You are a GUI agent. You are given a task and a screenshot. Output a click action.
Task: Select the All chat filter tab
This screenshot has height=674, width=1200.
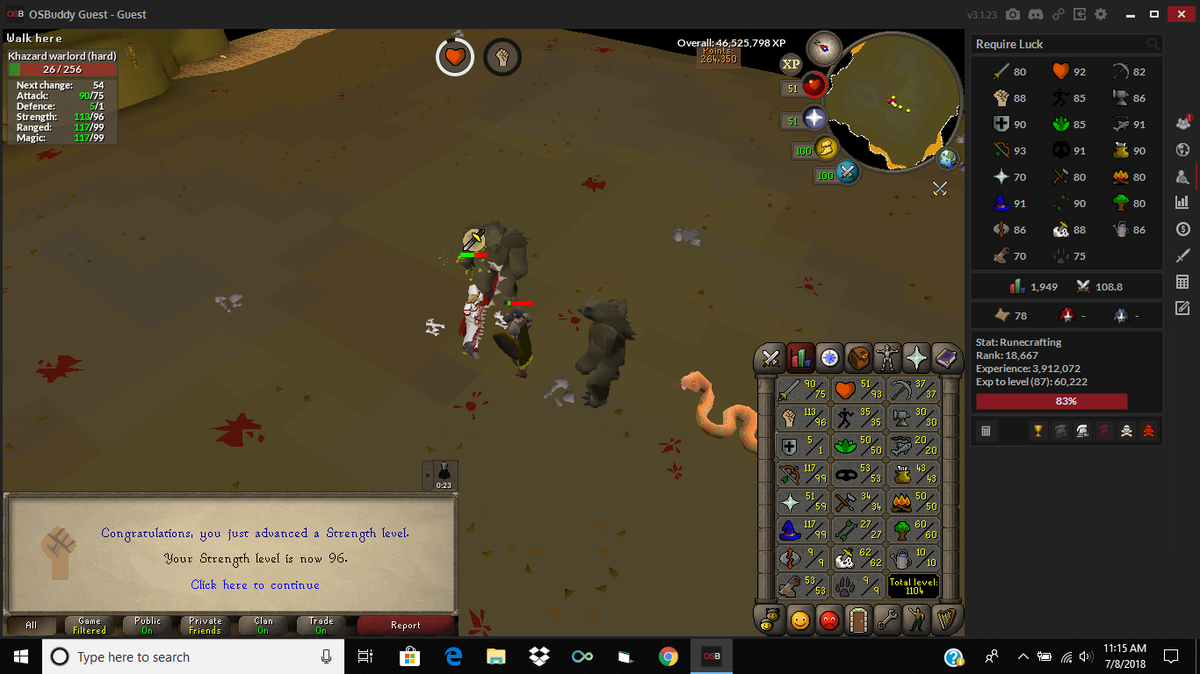pyautogui.click(x=31, y=625)
